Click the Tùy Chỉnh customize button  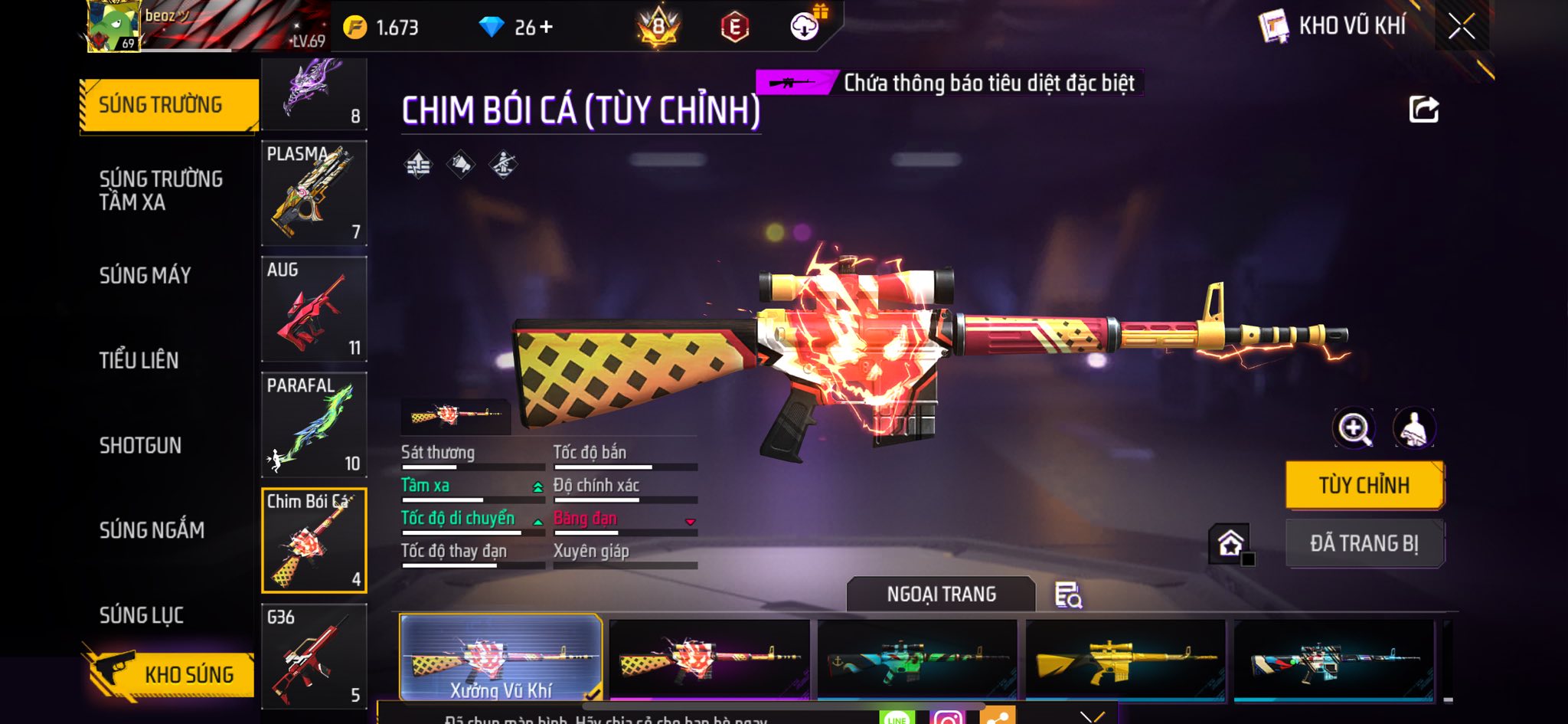1364,485
